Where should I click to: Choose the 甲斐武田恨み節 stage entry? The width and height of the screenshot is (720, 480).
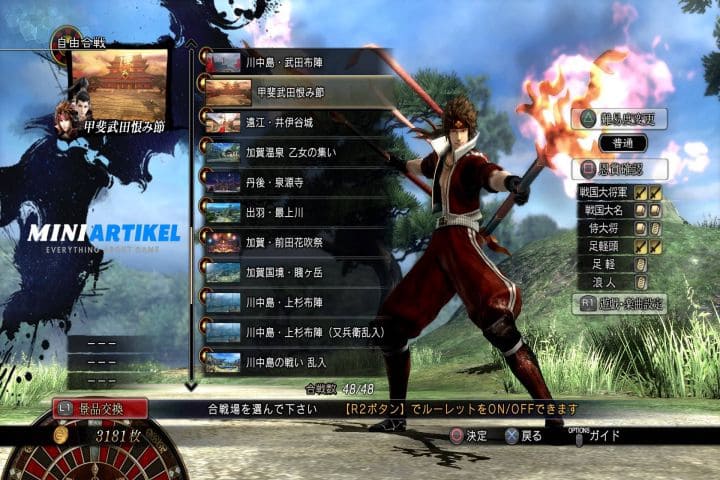click(290, 92)
